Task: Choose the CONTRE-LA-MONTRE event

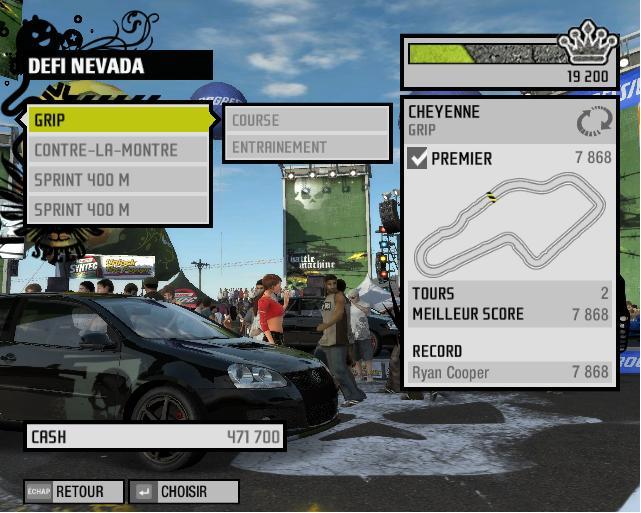Action: pyautogui.click(x=118, y=150)
